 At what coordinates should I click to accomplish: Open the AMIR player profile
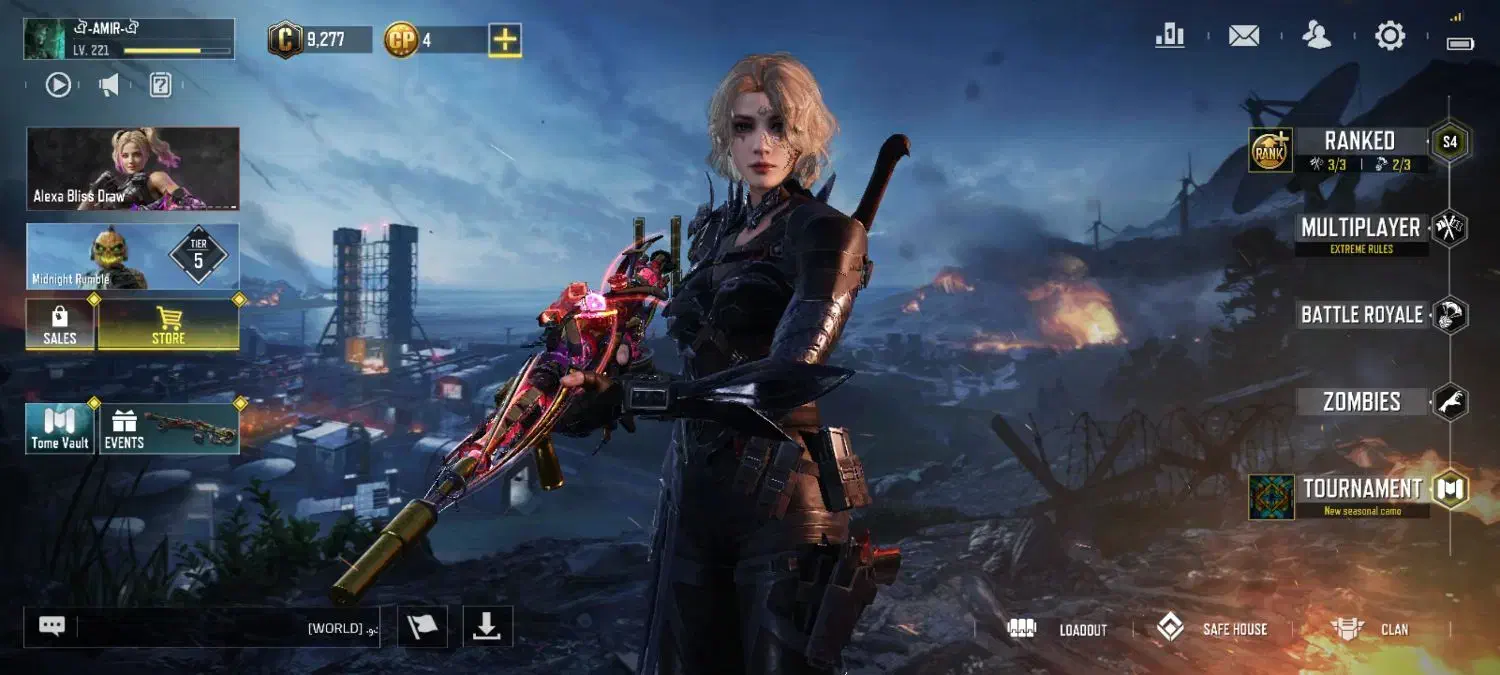128,39
